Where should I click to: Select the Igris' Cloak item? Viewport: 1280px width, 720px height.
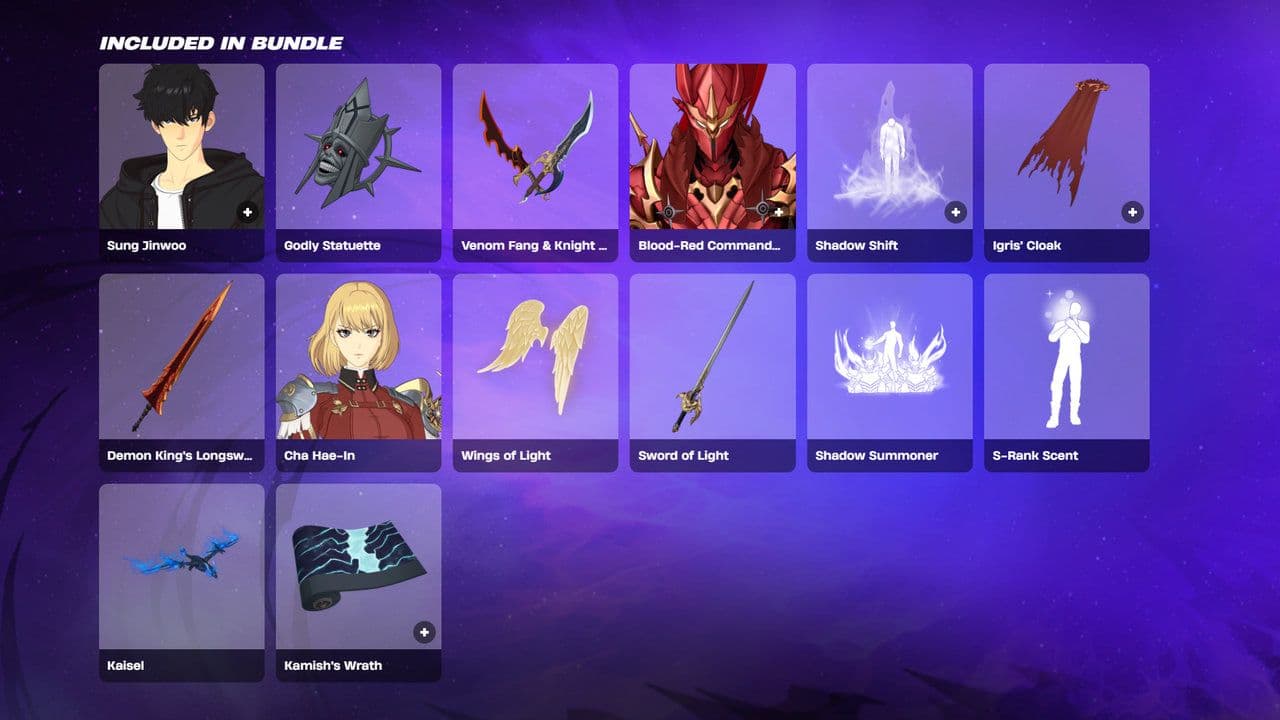click(1066, 150)
